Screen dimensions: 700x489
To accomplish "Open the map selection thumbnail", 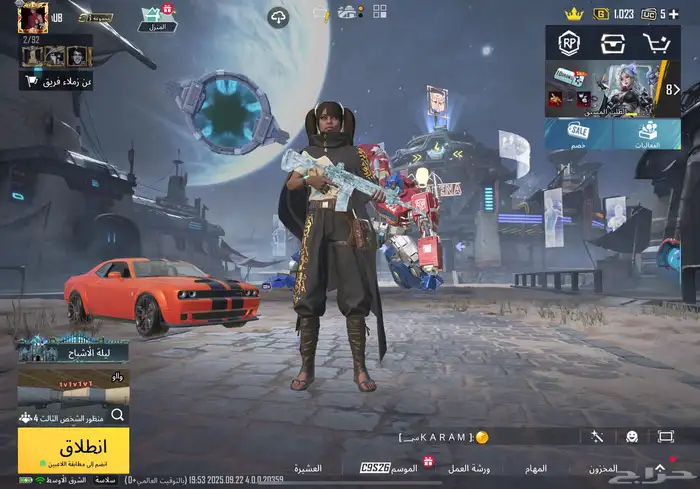I will [x=72, y=385].
